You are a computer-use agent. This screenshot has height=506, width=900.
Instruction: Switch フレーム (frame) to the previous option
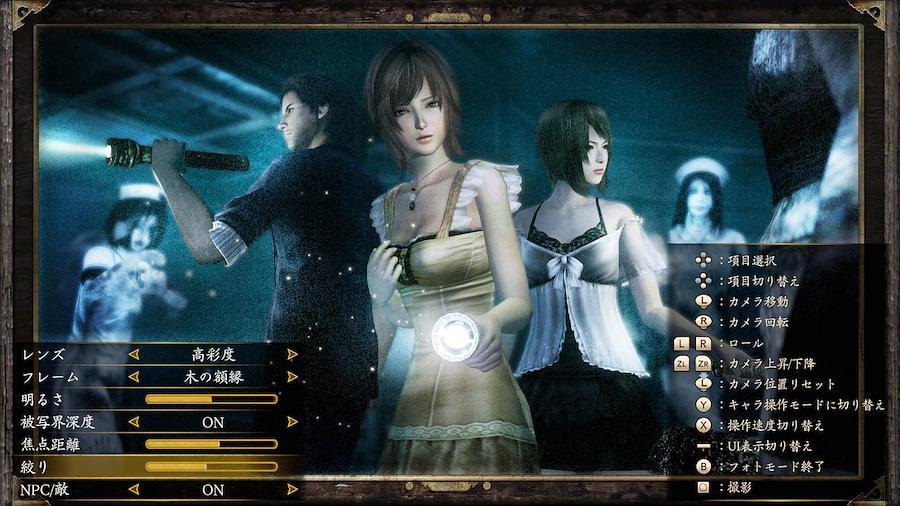point(133,377)
